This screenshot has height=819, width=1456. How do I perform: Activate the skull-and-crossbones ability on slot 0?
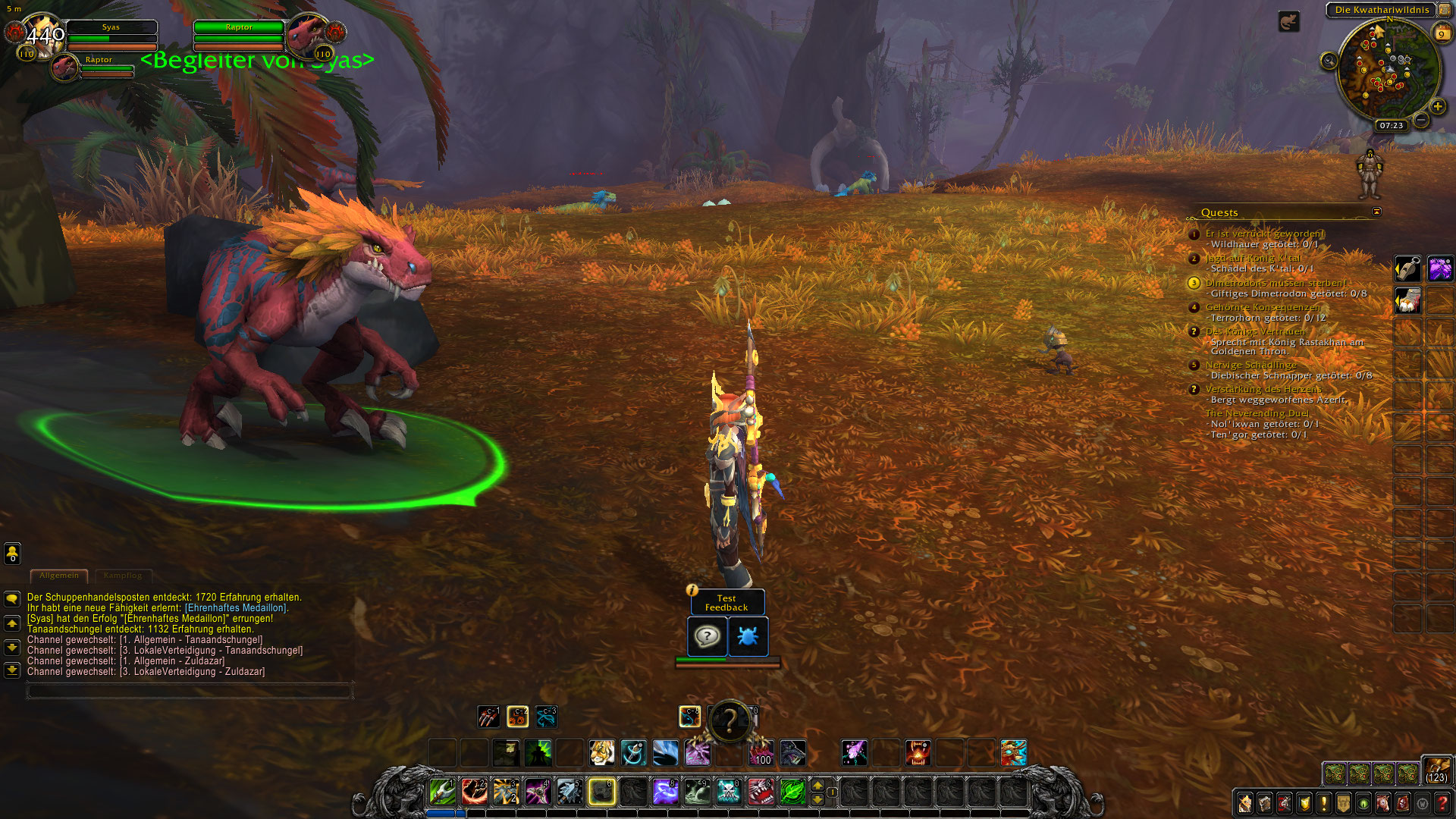pos(728,792)
